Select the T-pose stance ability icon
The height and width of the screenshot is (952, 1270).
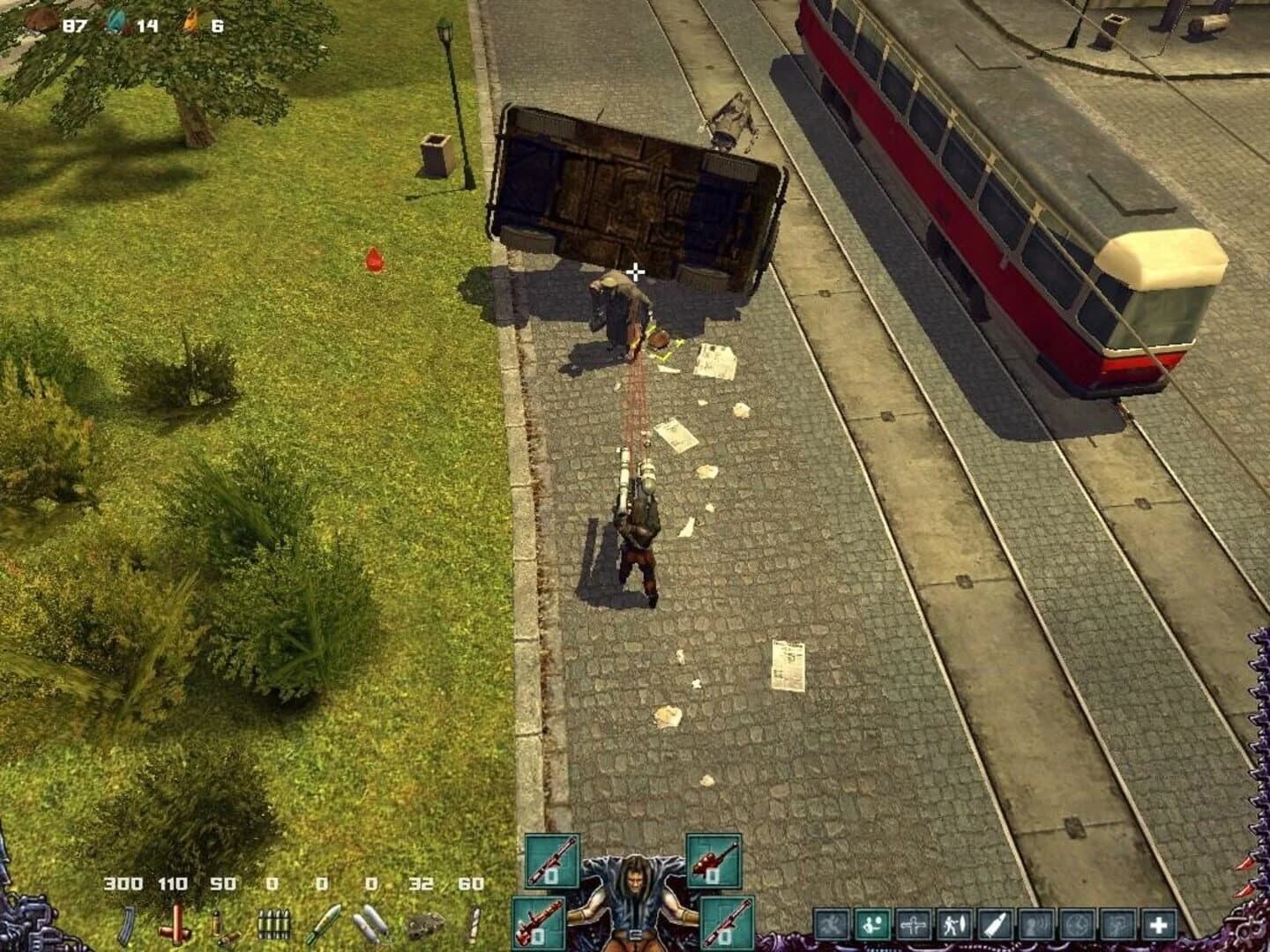(913, 926)
